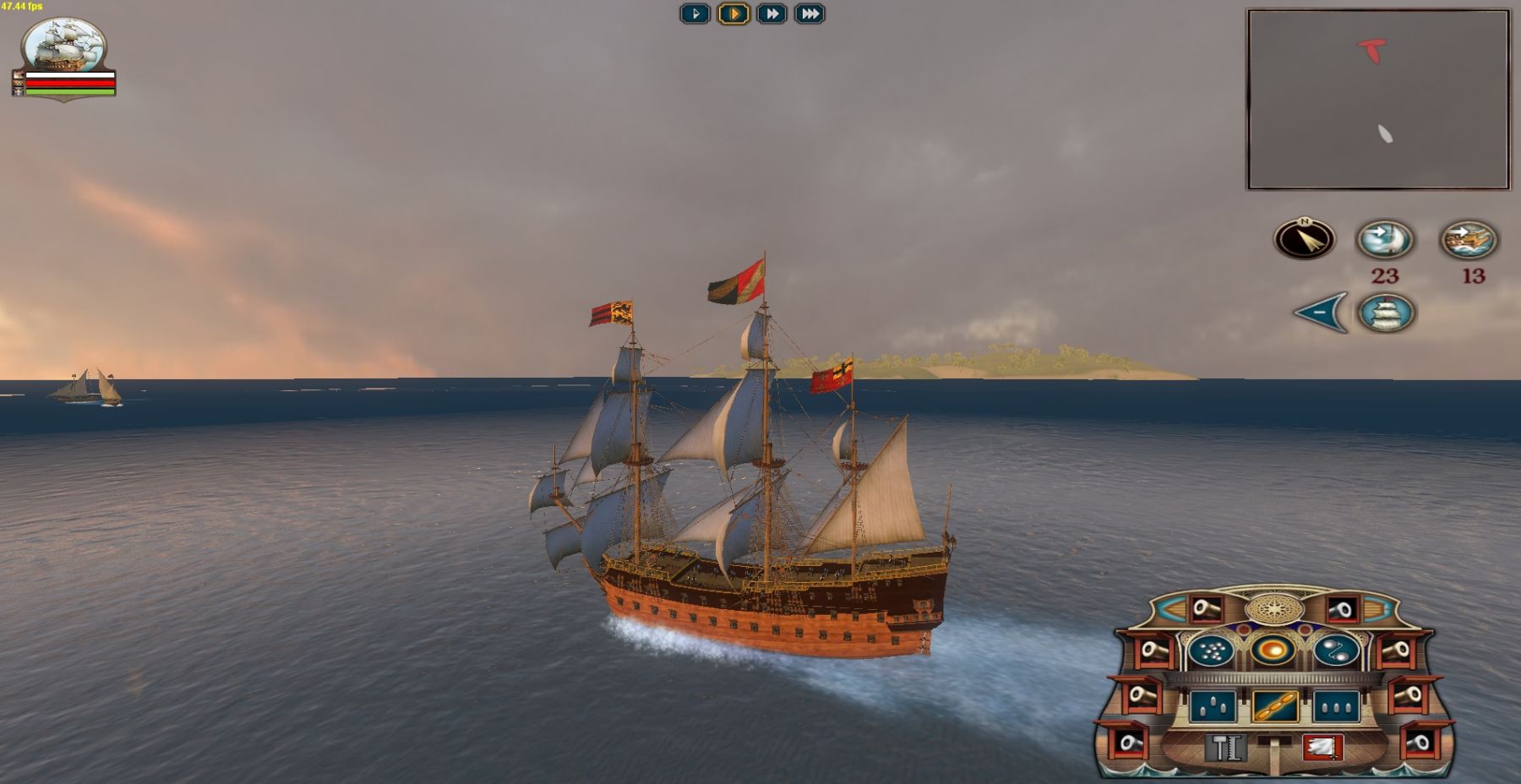Click the tactical minimap
This screenshot has height=784, width=1521.
click(1378, 100)
